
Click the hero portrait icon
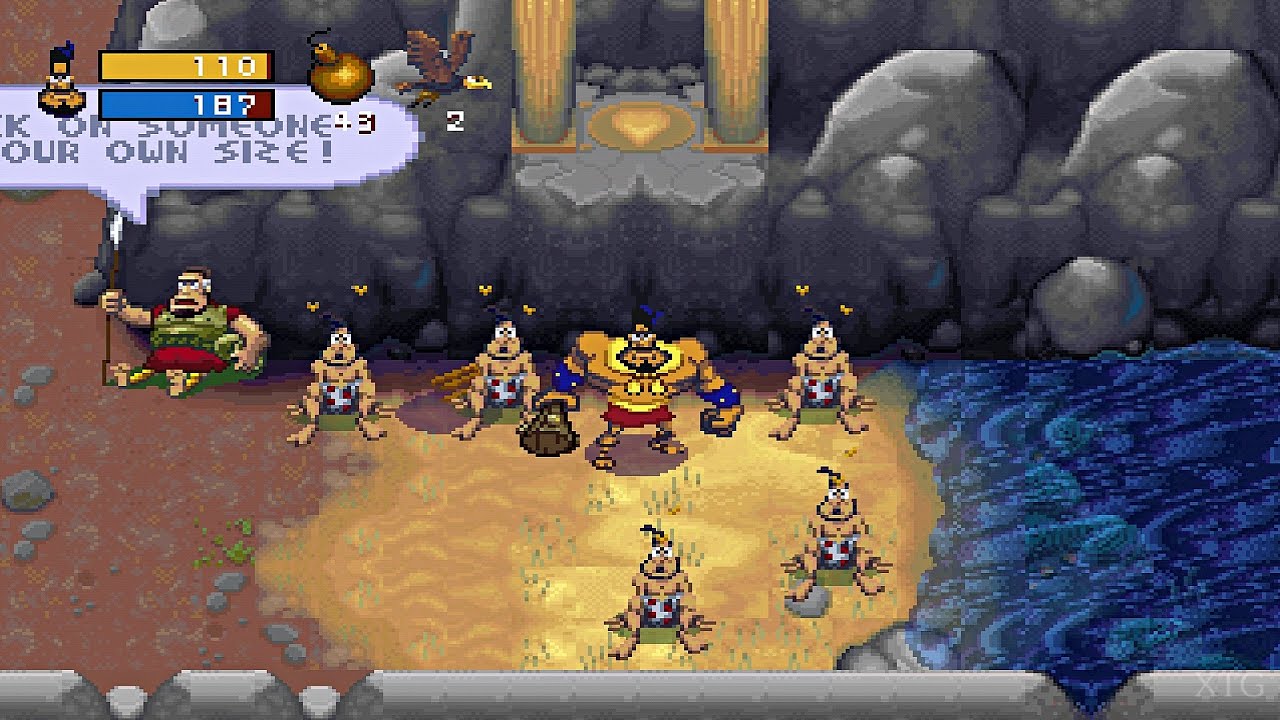[x=61, y=83]
